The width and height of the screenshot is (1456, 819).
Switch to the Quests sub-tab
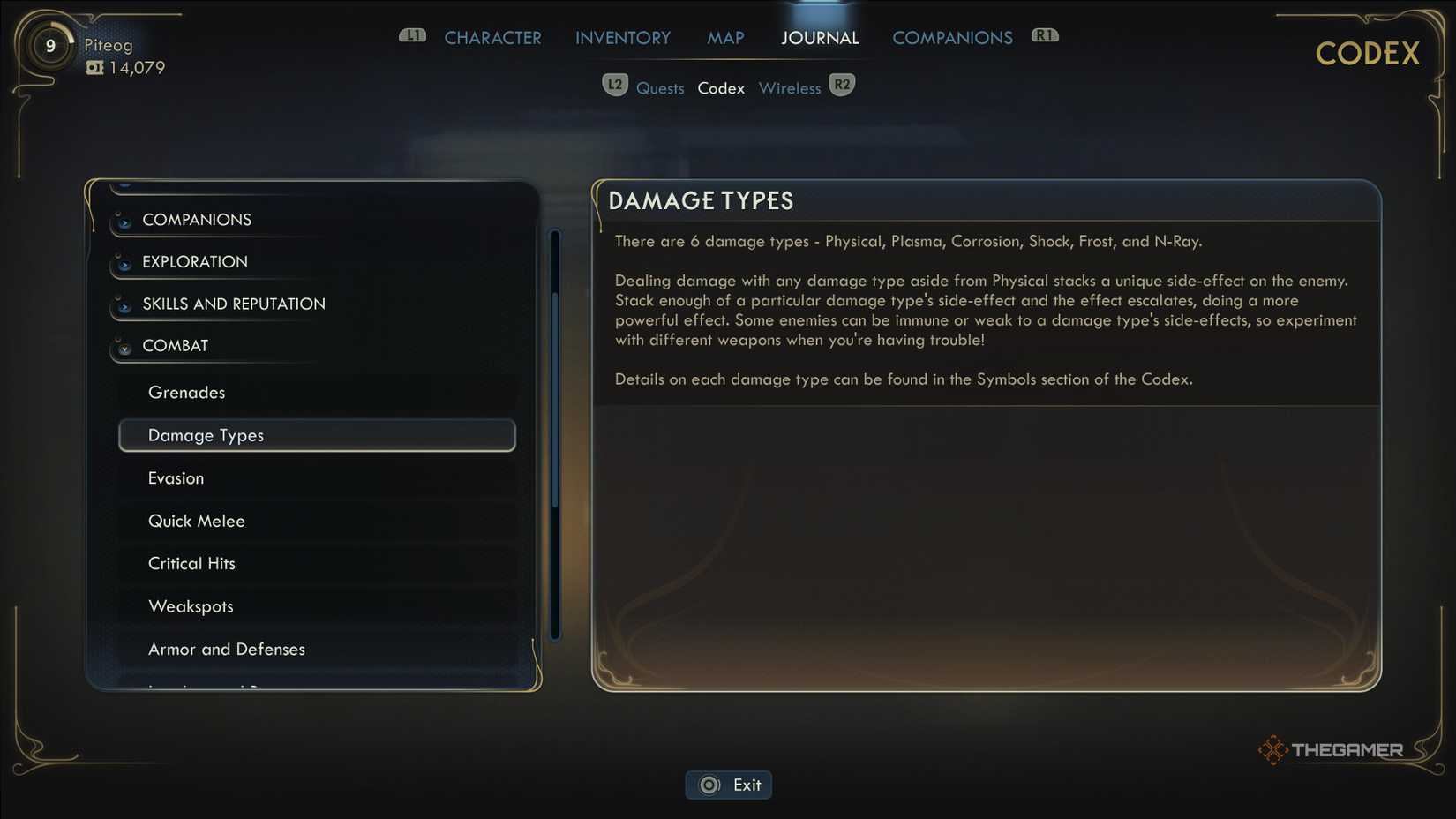(660, 87)
